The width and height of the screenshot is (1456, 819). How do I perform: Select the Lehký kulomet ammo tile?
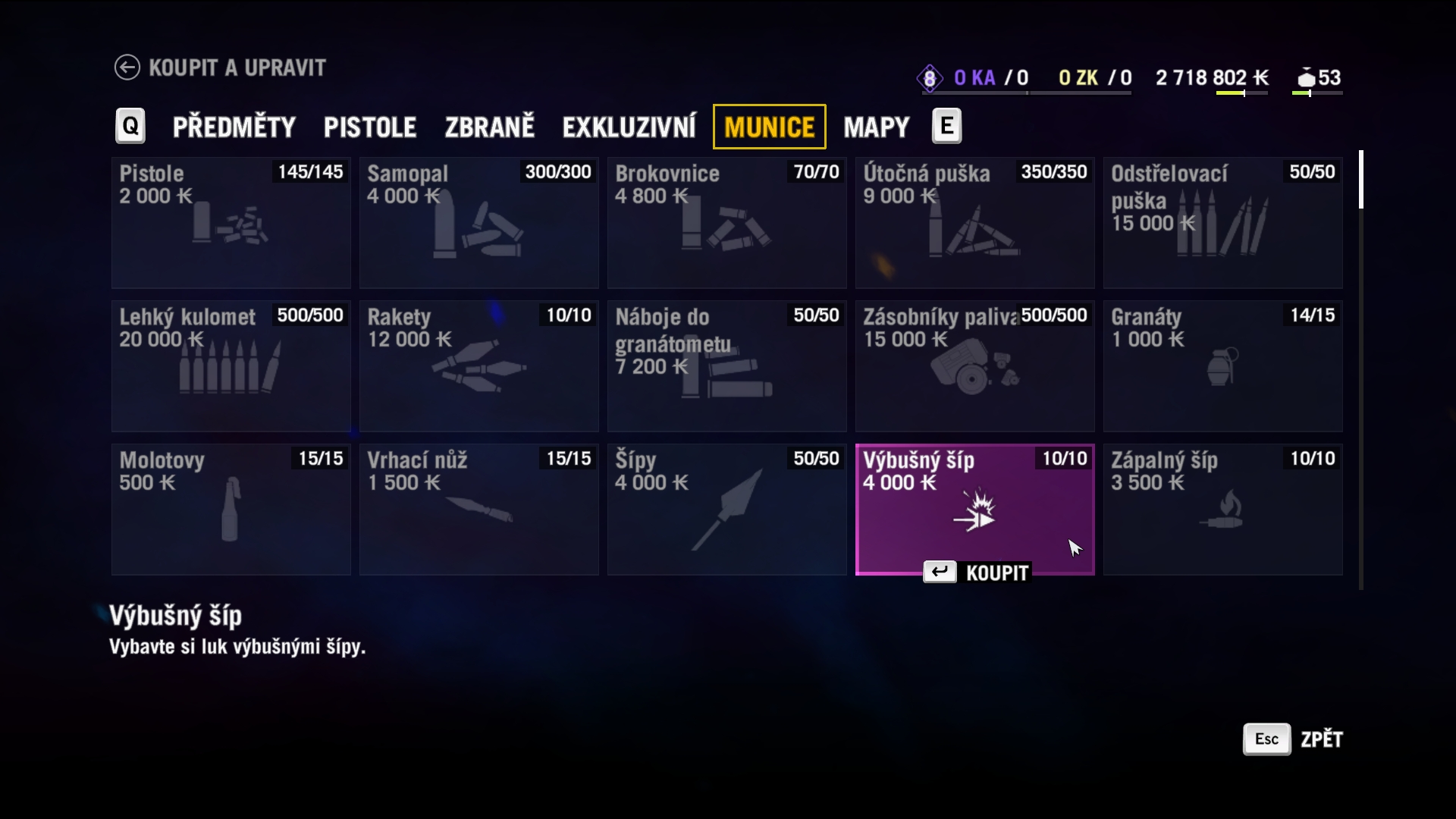point(231,366)
